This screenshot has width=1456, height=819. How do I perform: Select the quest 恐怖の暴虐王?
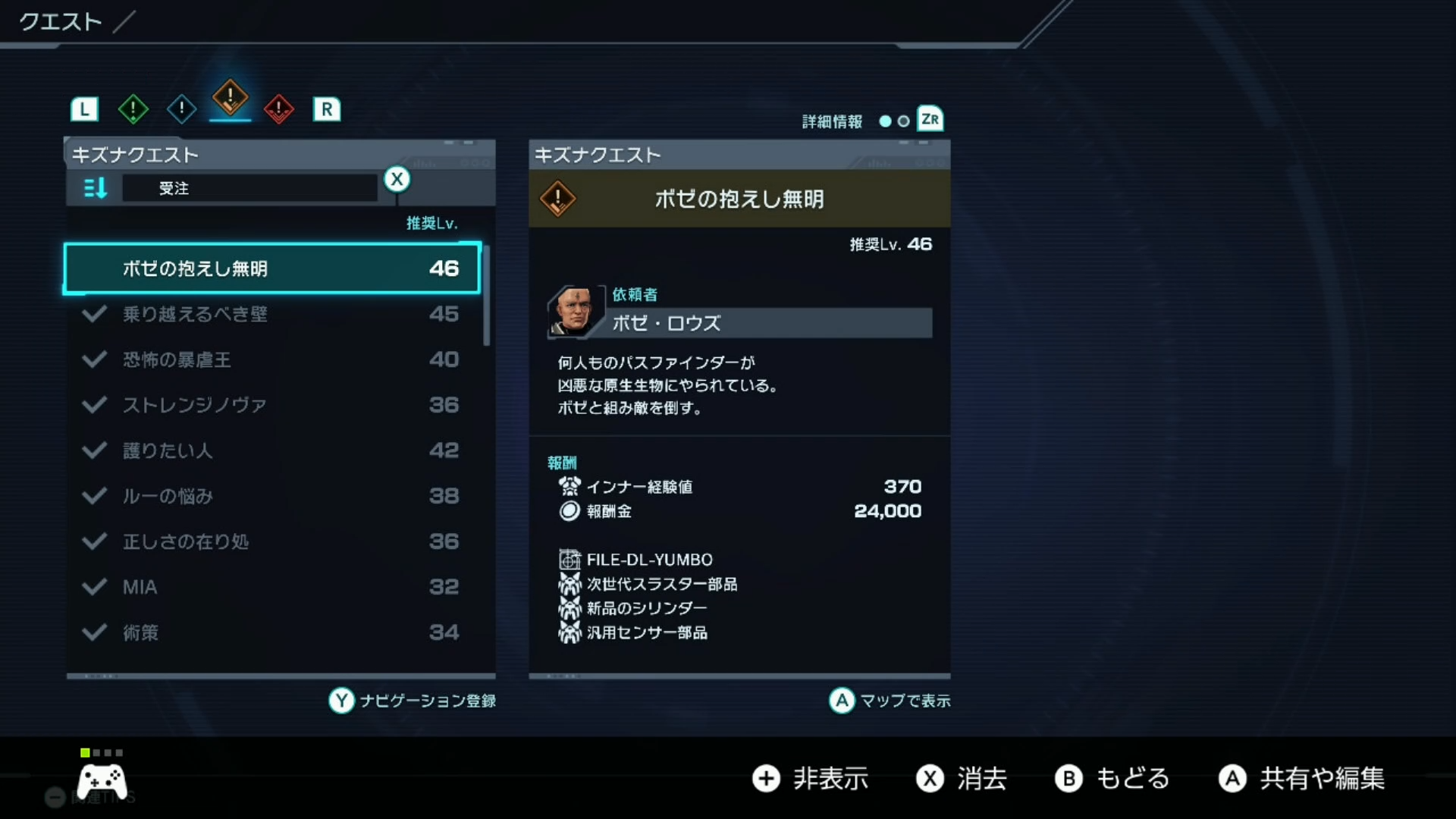pos(271,359)
